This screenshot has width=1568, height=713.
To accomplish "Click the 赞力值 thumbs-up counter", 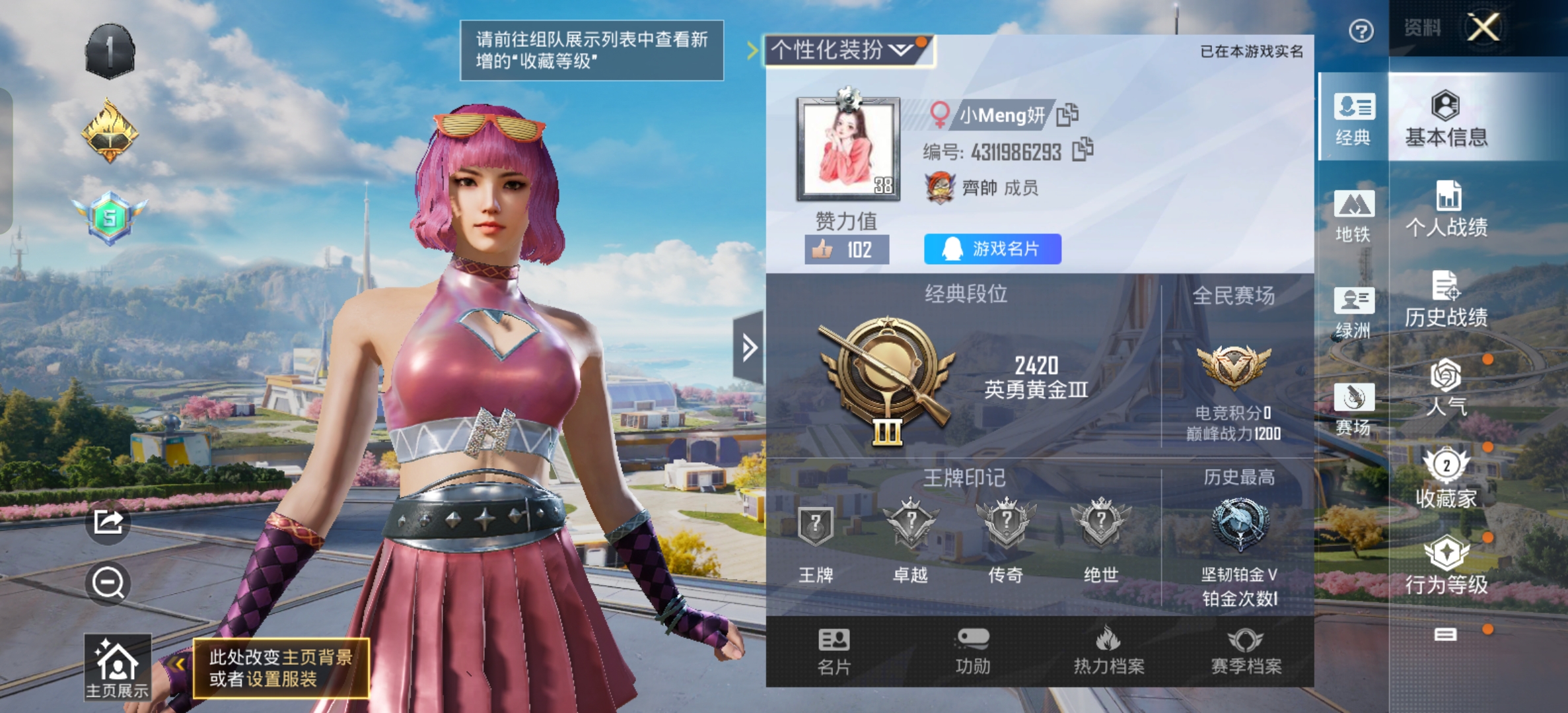I will (x=847, y=250).
